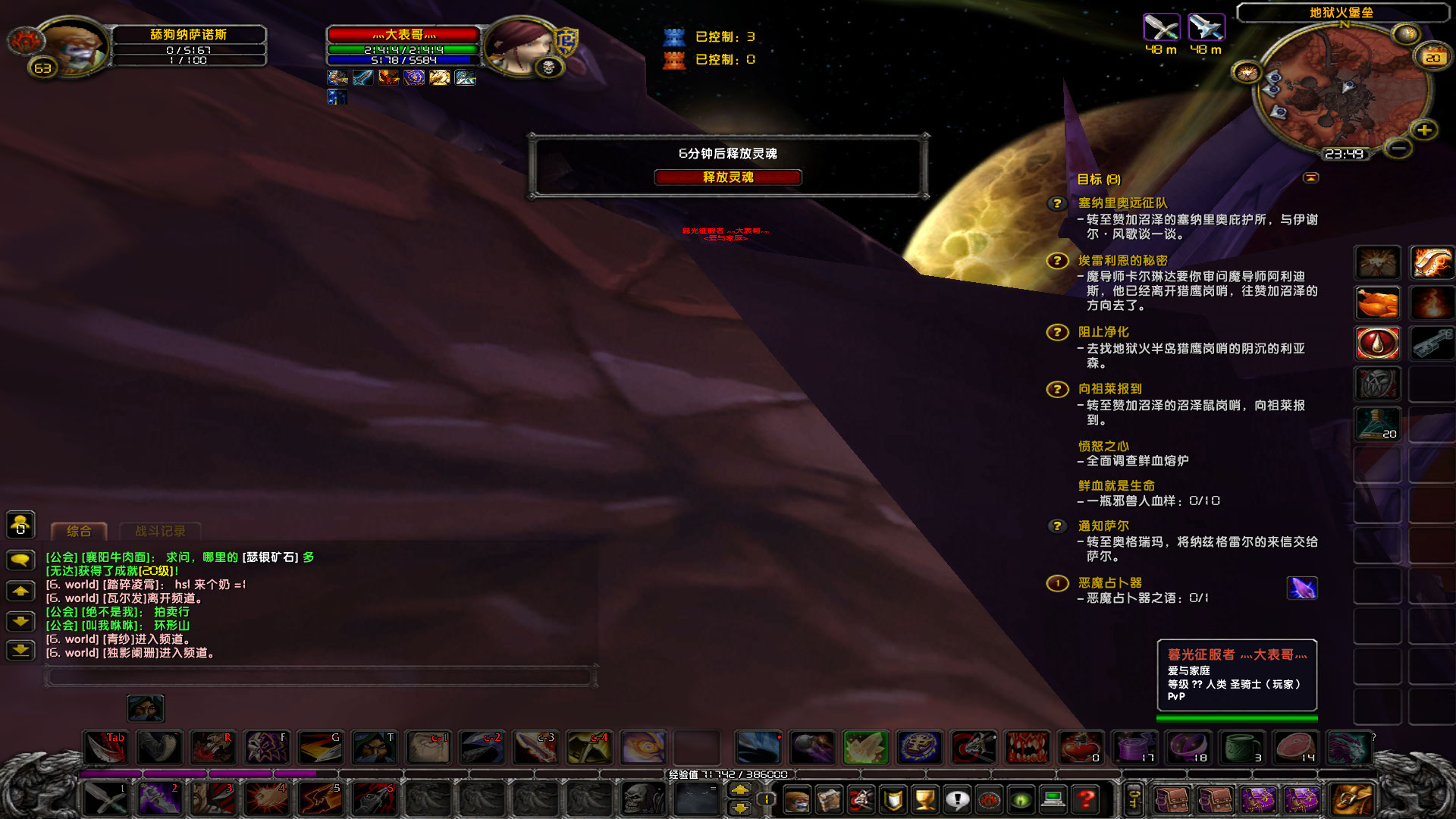Switch to the 综合 chat tab
This screenshot has width=1456, height=819.
[x=79, y=531]
